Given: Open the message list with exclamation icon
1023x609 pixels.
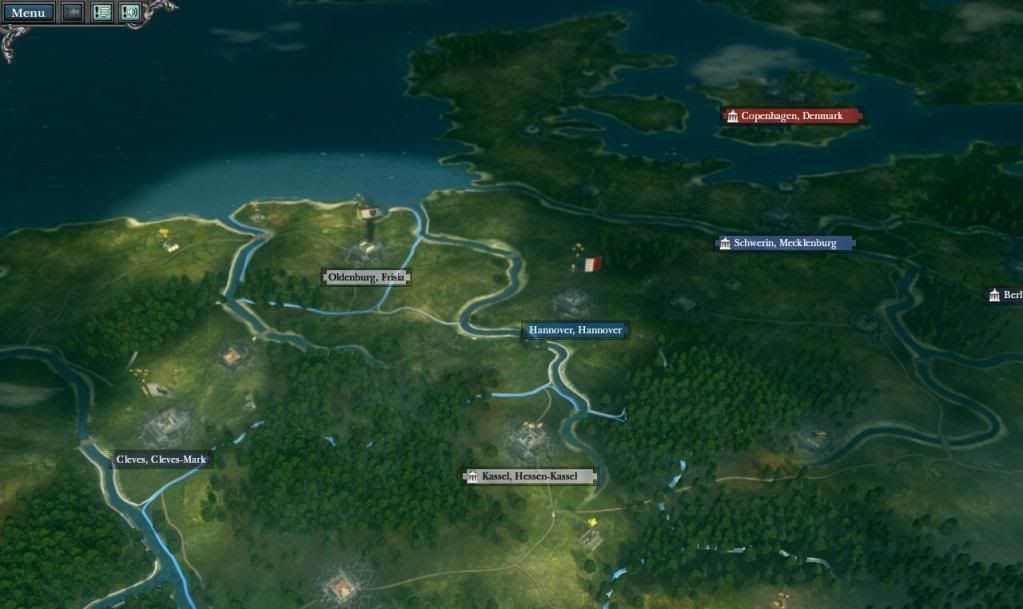Looking at the screenshot, I should [x=102, y=13].
